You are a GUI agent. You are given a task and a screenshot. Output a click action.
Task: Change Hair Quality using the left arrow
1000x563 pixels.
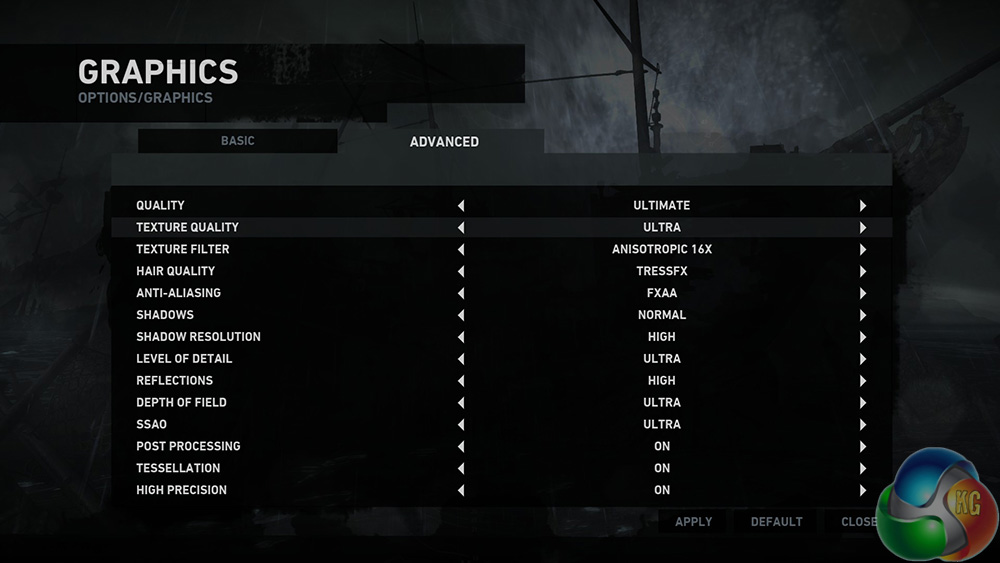coord(461,272)
